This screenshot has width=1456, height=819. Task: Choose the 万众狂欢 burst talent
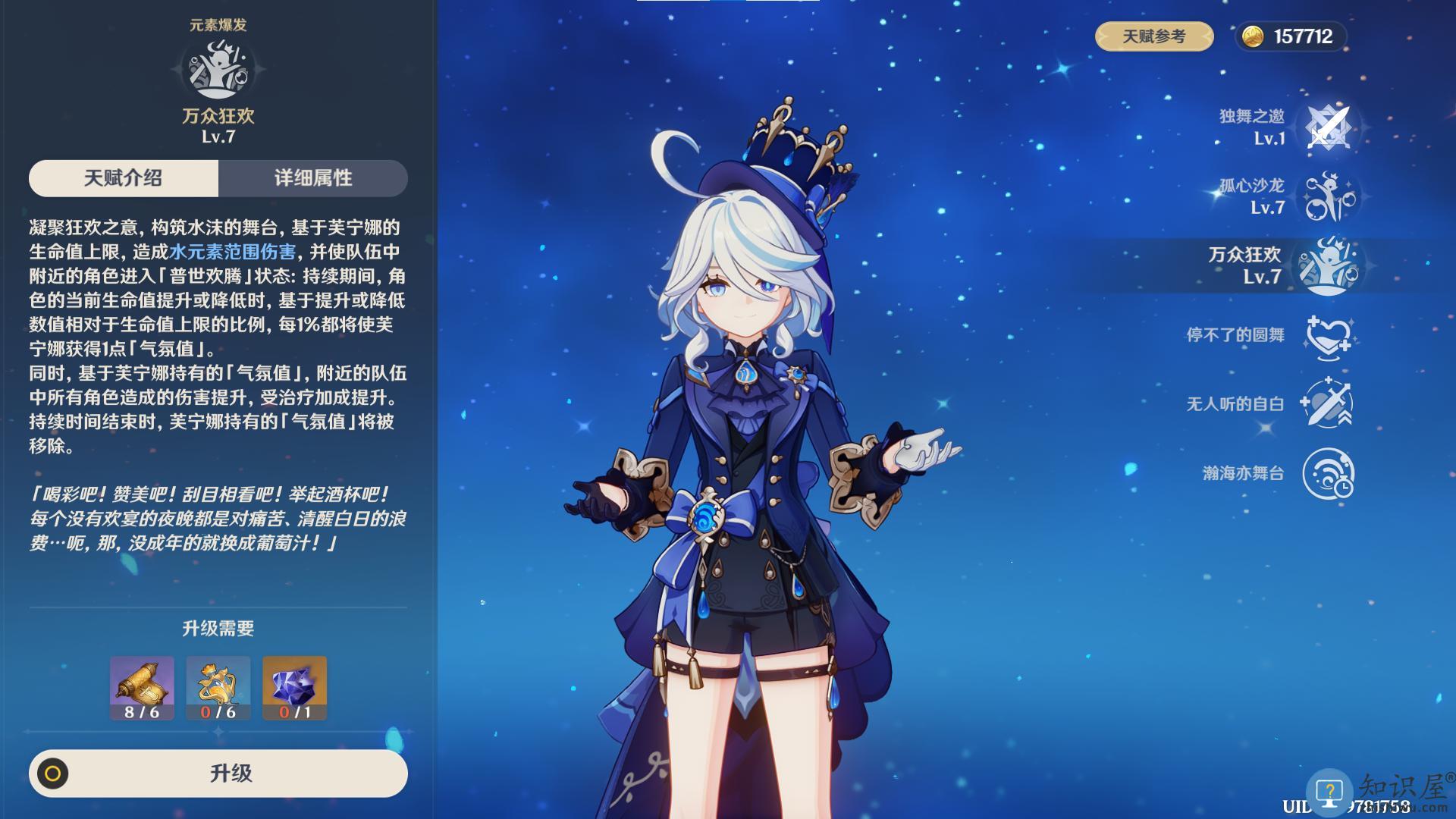click(1329, 265)
